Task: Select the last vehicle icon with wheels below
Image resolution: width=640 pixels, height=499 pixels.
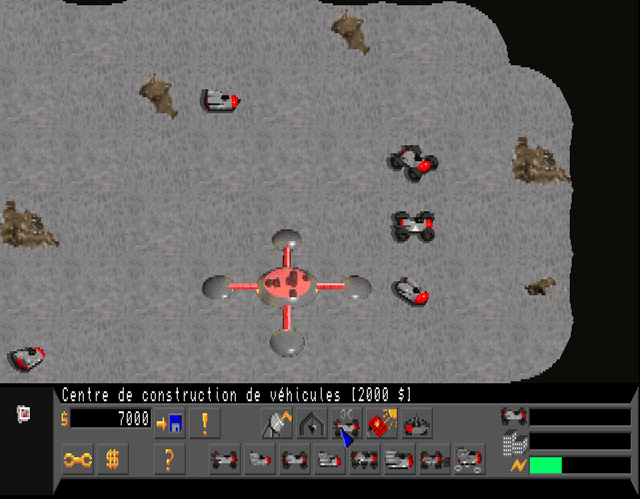Action: pos(470,460)
